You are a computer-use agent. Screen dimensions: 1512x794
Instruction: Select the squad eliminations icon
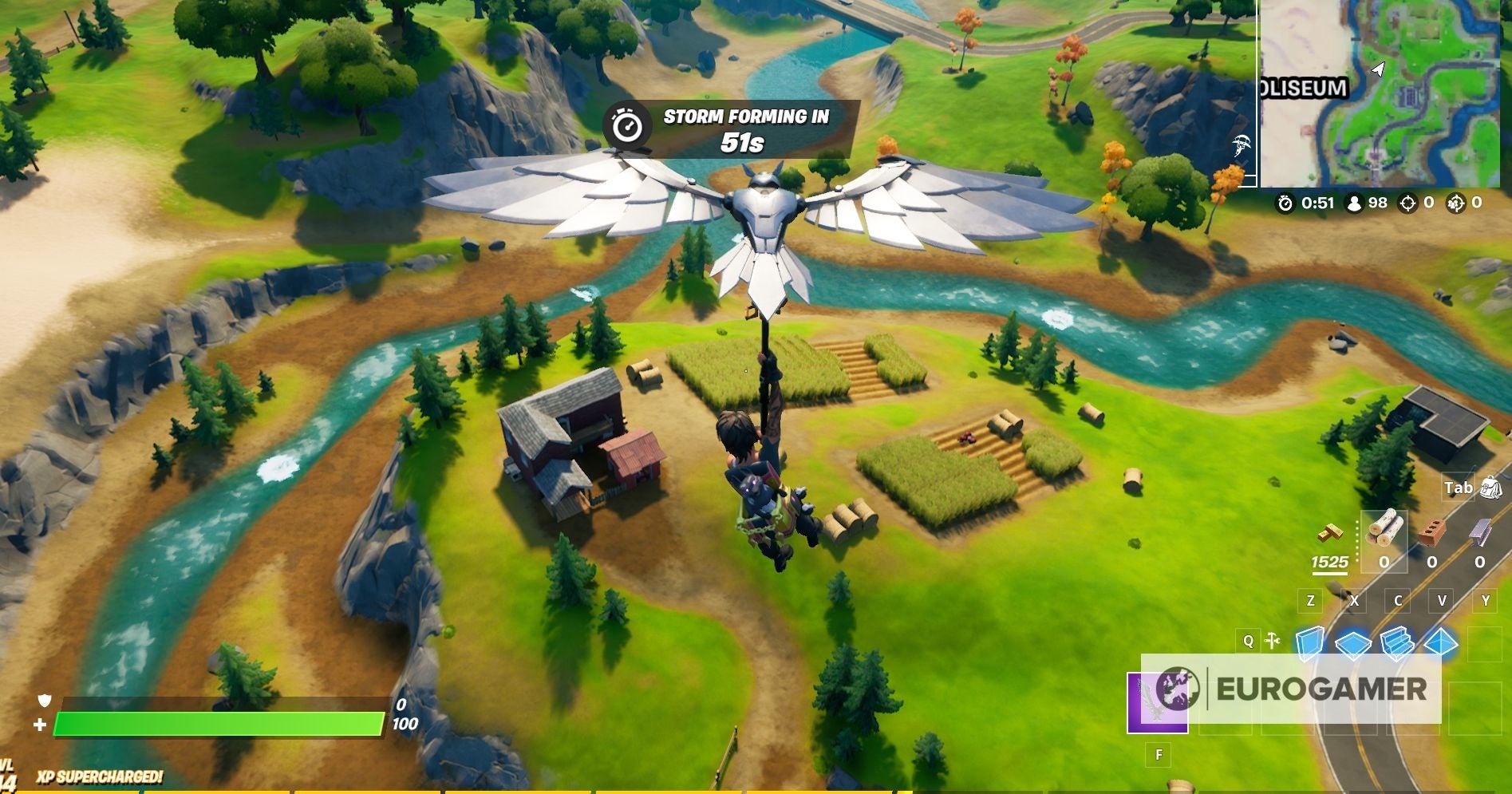pos(1456,204)
